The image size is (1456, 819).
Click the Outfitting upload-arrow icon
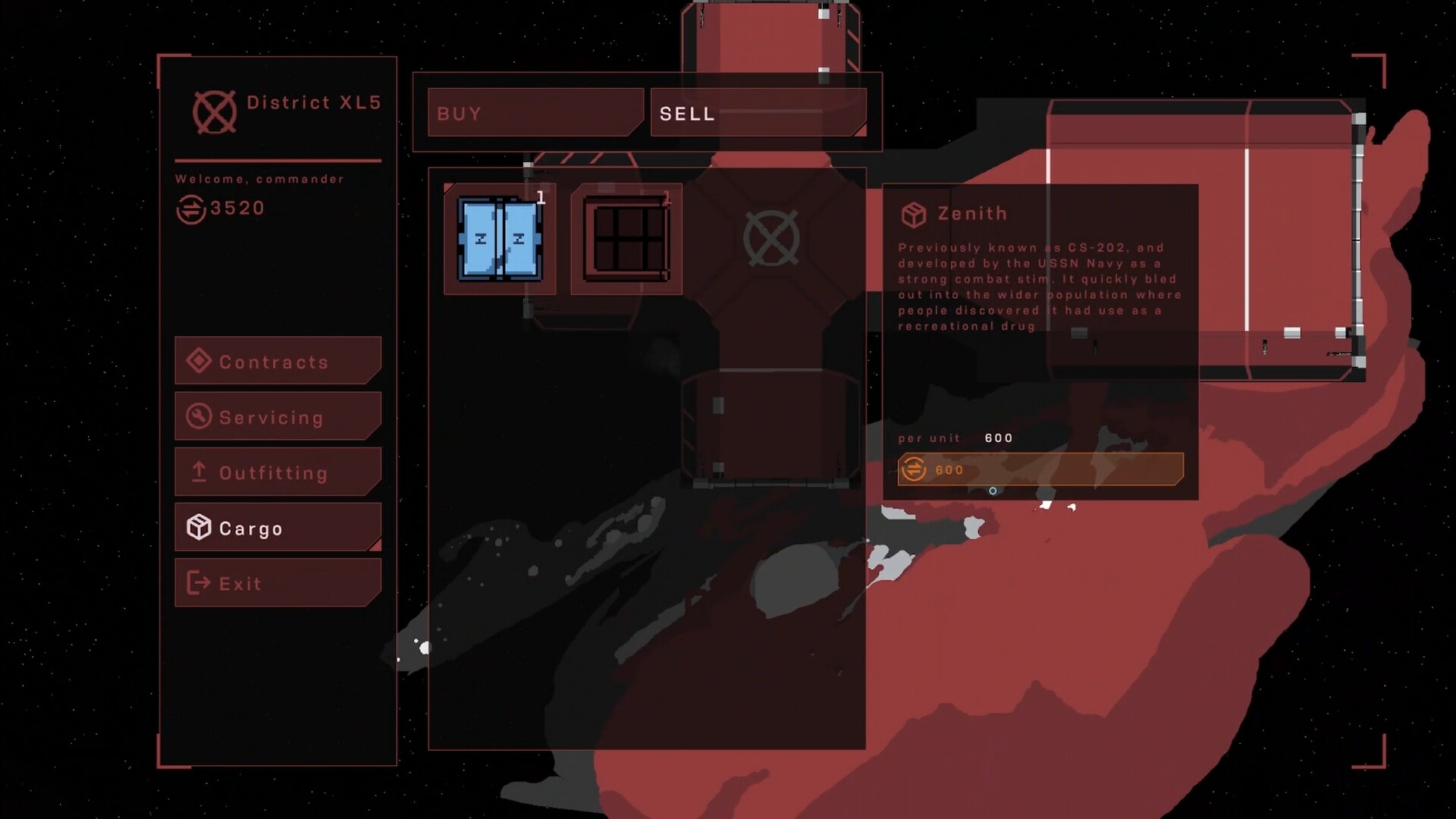(x=199, y=472)
